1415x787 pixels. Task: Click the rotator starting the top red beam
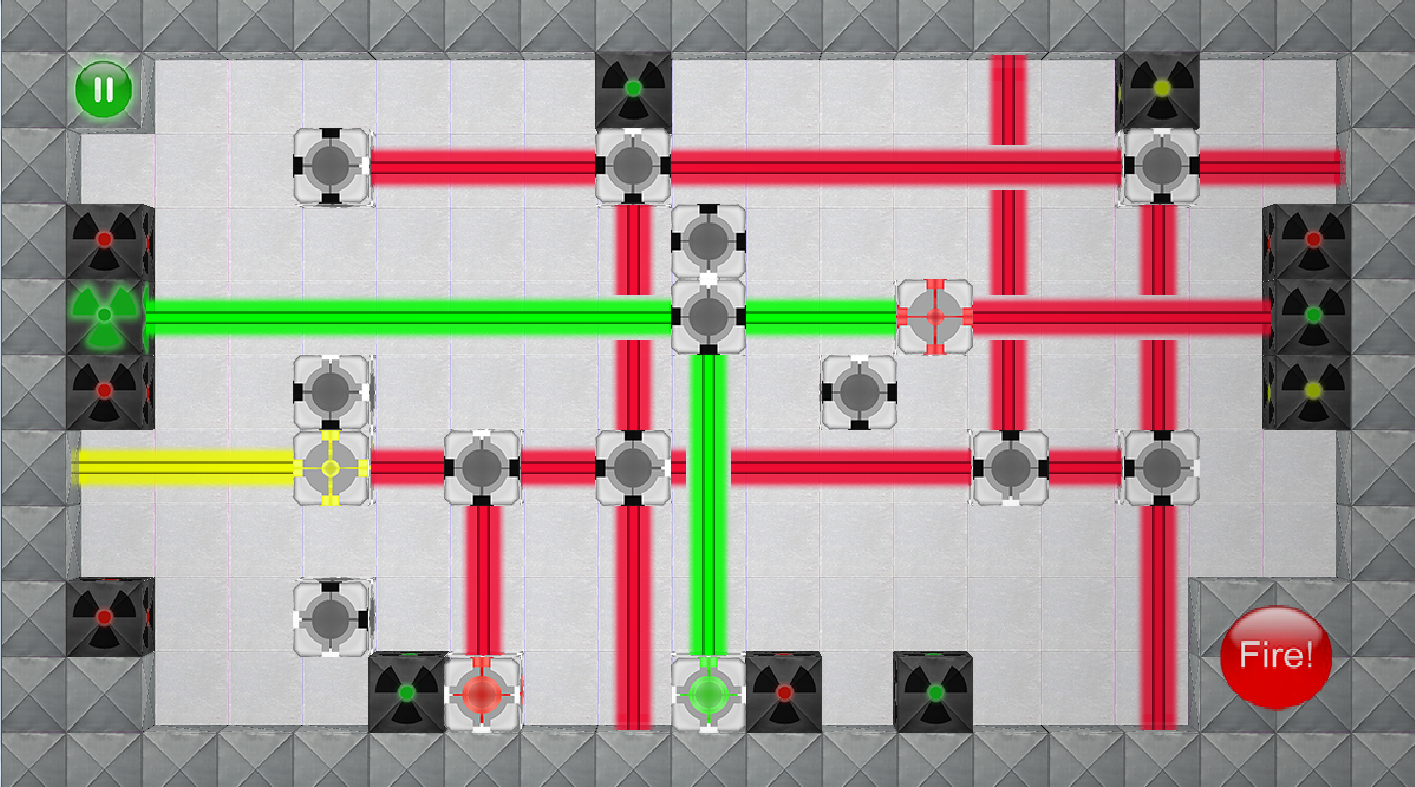coord(331,167)
